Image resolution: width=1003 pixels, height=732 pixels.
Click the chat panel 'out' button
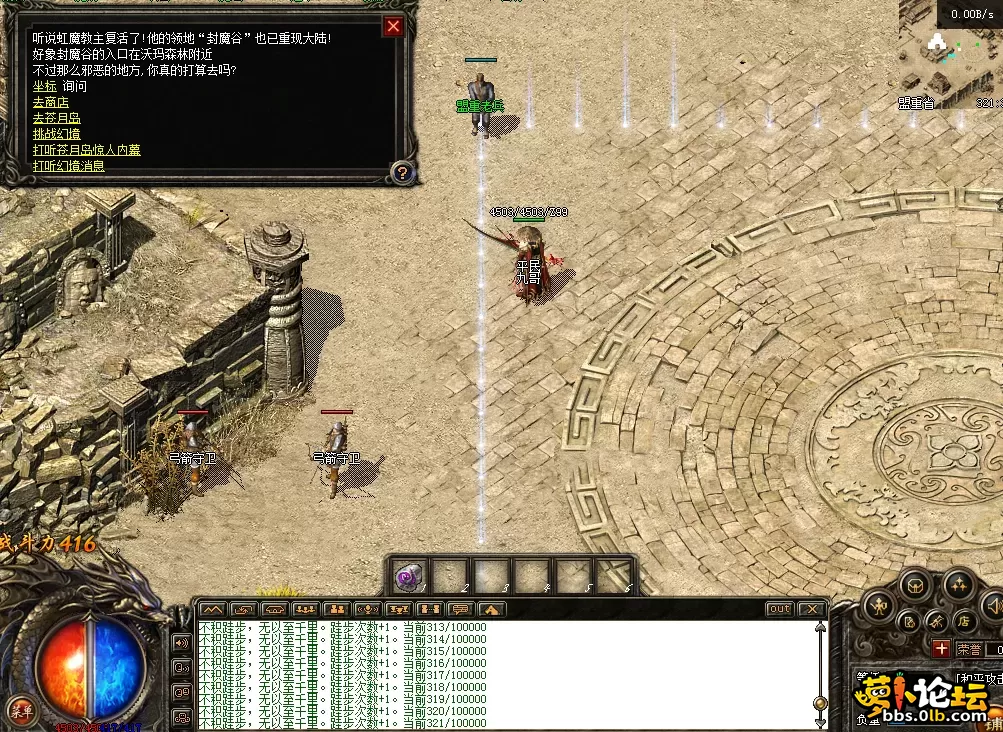tap(779, 609)
